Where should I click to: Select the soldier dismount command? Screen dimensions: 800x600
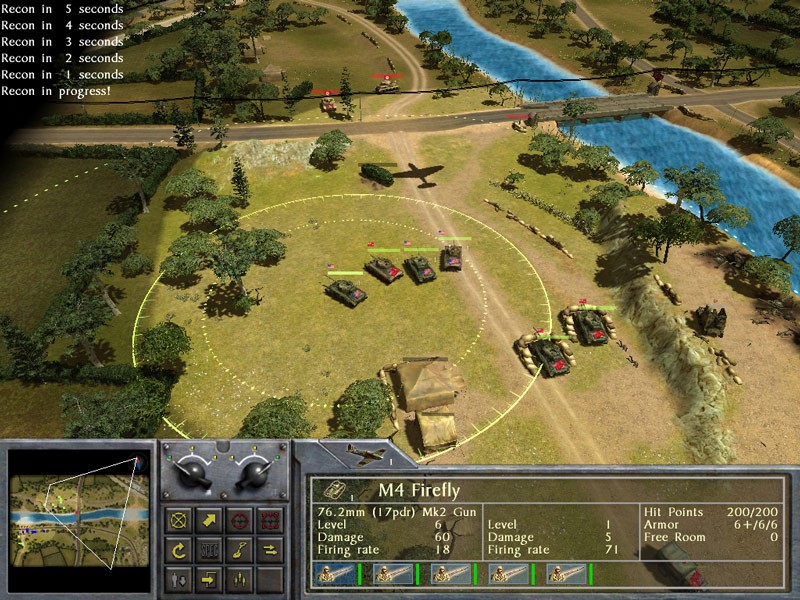(180, 578)
